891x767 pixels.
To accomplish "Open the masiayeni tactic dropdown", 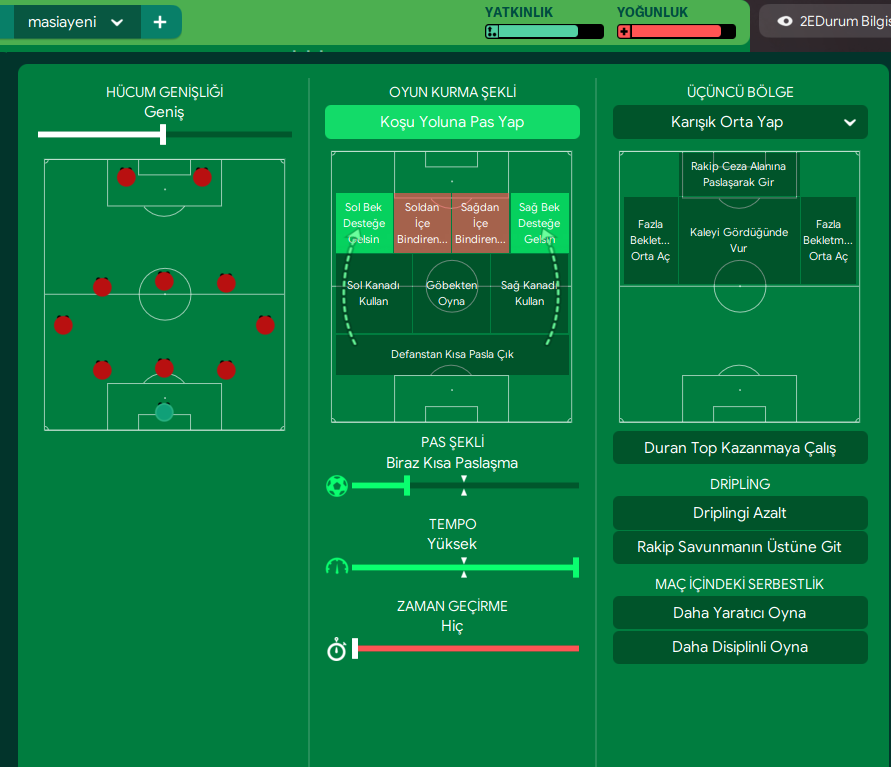I will click(x=117, y=22).
